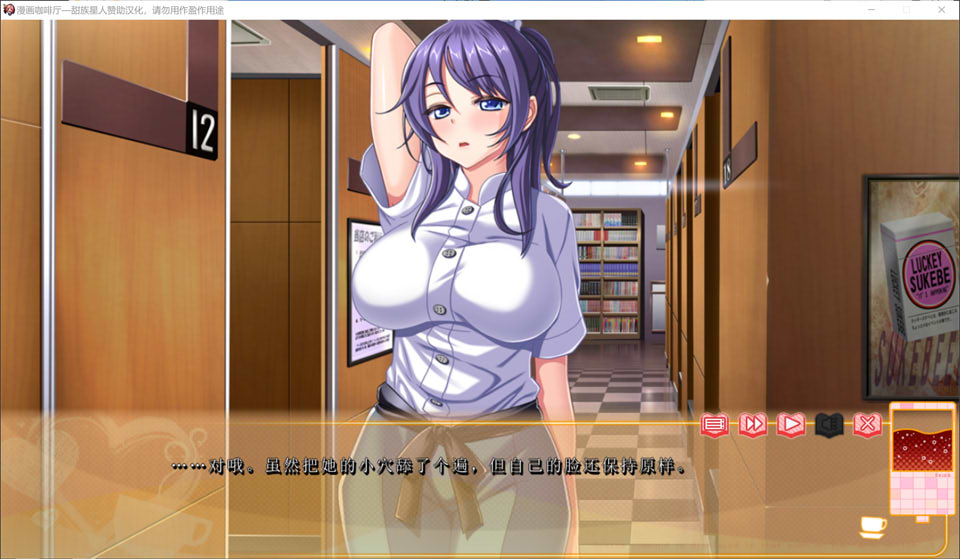
Task: Start auto-play with the triangle button
Action: pos(791,425)
